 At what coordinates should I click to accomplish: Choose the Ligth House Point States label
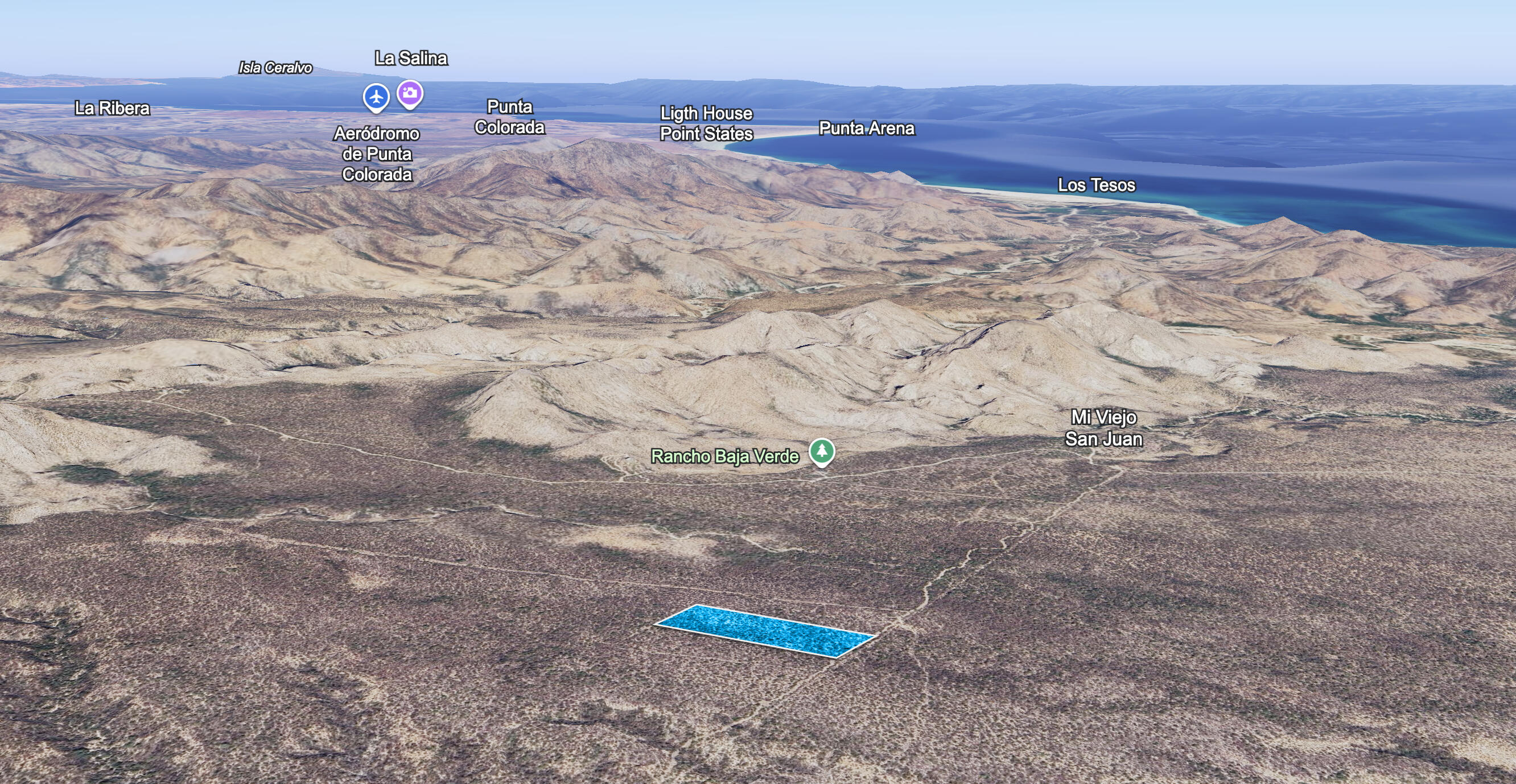click(706, 123)
